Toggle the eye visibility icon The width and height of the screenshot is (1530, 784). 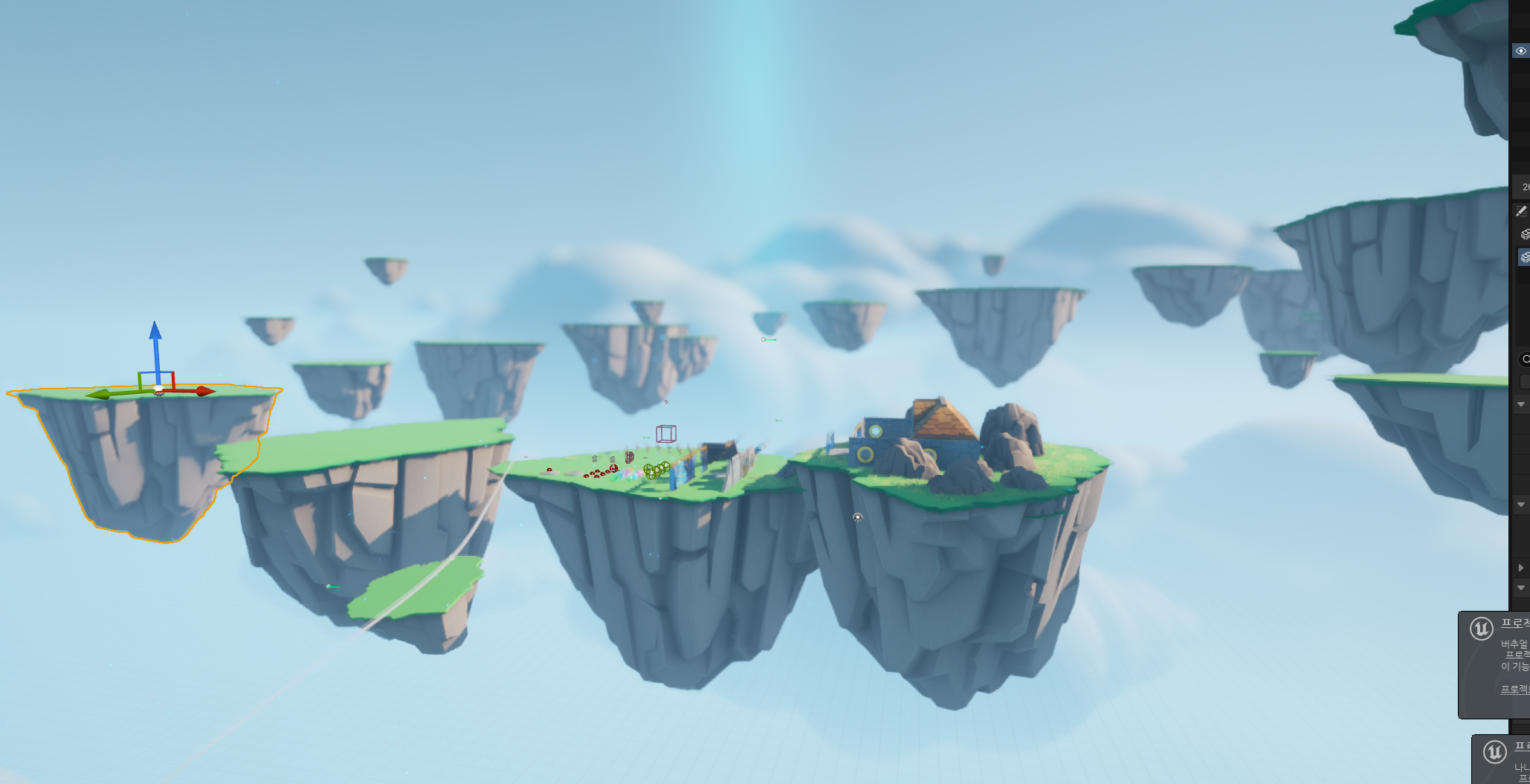click(x=1520, y=51)
